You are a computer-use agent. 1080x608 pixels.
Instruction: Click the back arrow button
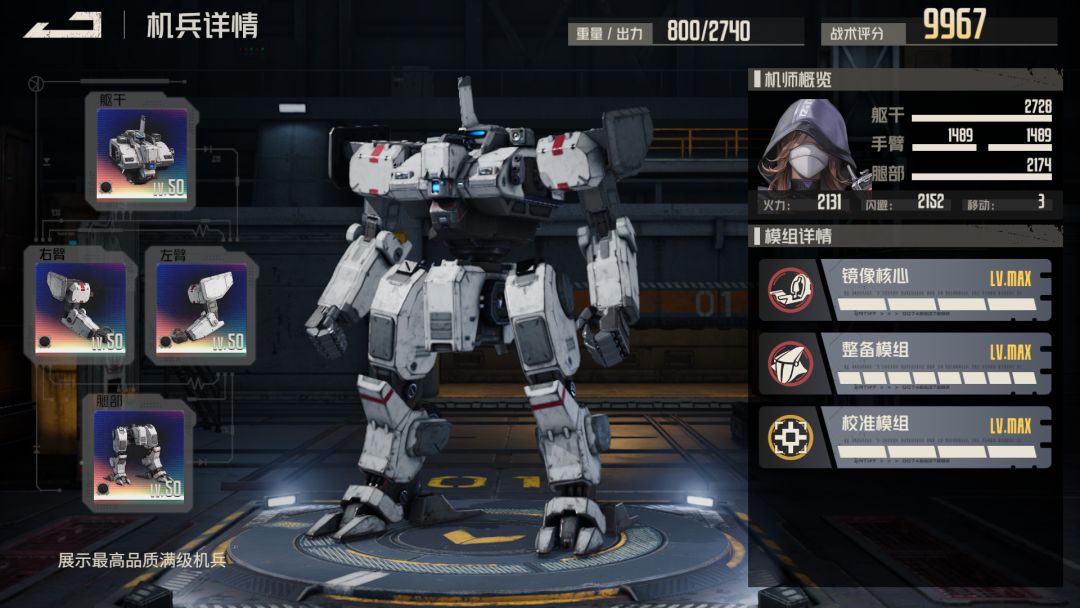62,25
